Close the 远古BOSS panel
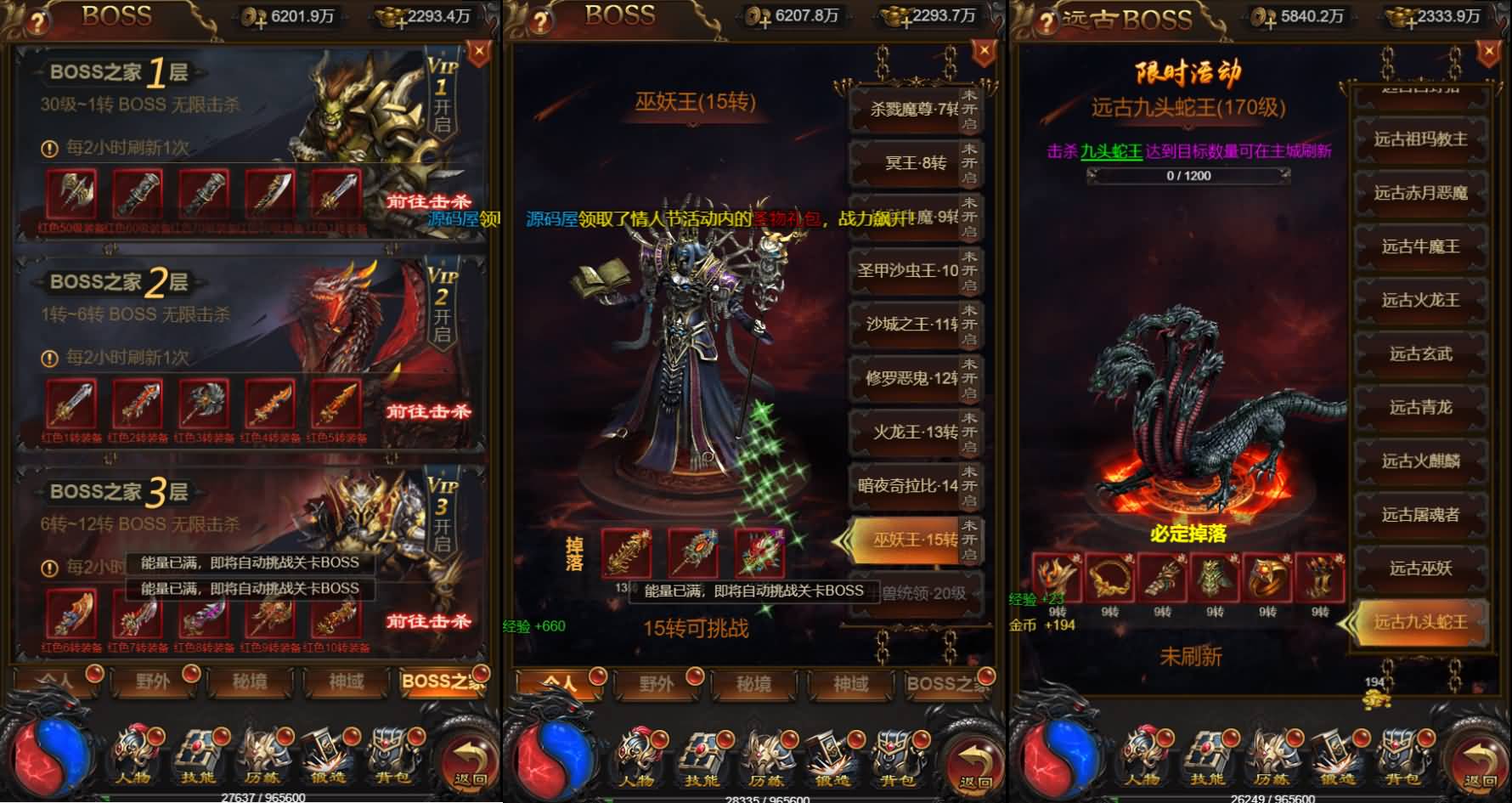The height and width of the screenshot is (803, 1512). [x=1488, y=53]
